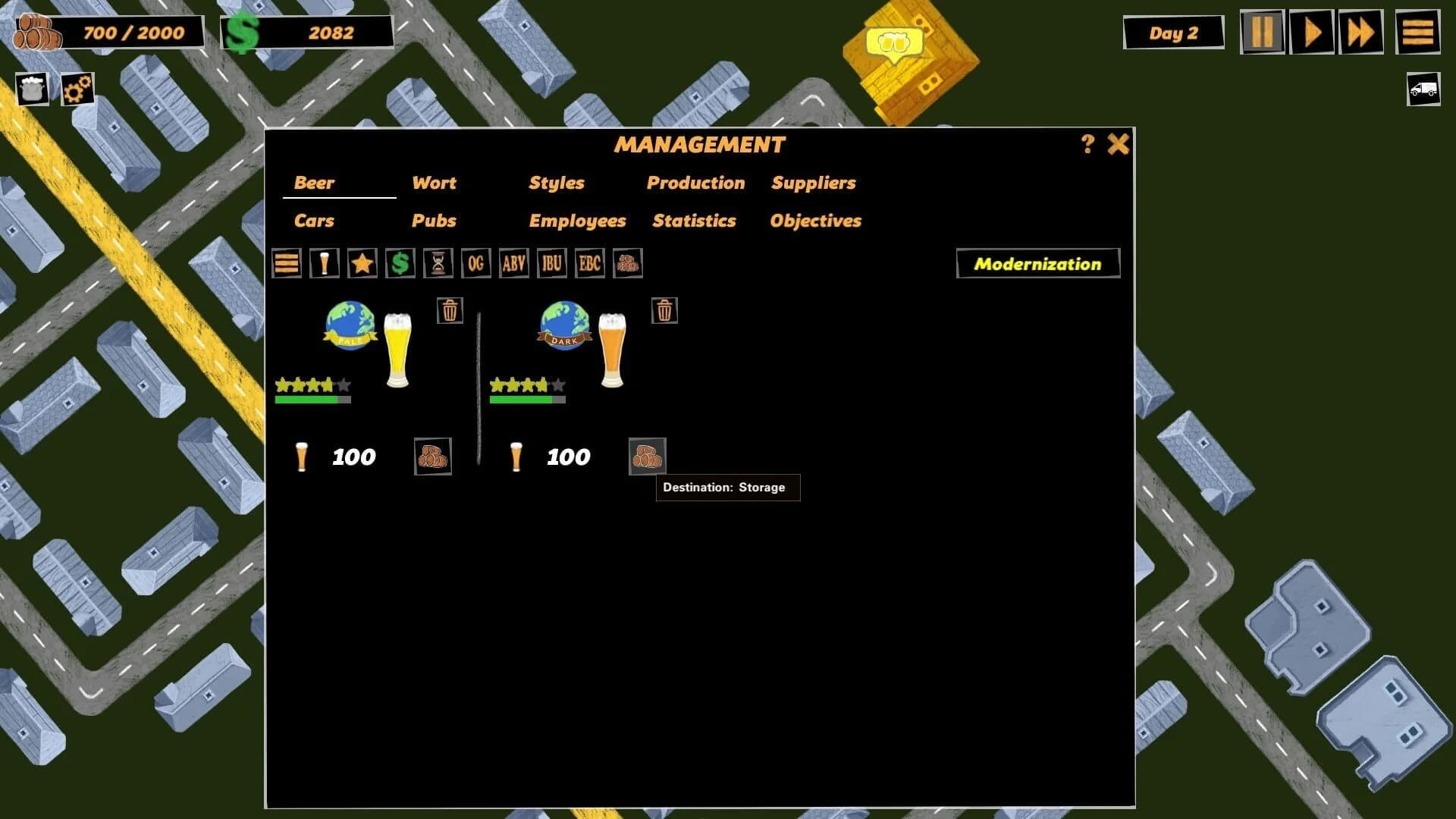This screenshot has height=819, width=1456.
Task: Filter beers by EBC value
Action: pyautogui.click(x=590, y=264)
